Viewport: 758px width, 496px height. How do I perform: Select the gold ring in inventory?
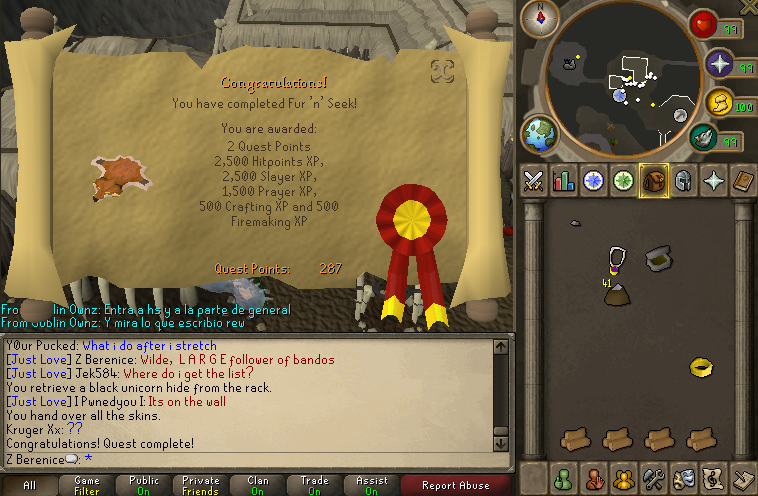(701, 368)
